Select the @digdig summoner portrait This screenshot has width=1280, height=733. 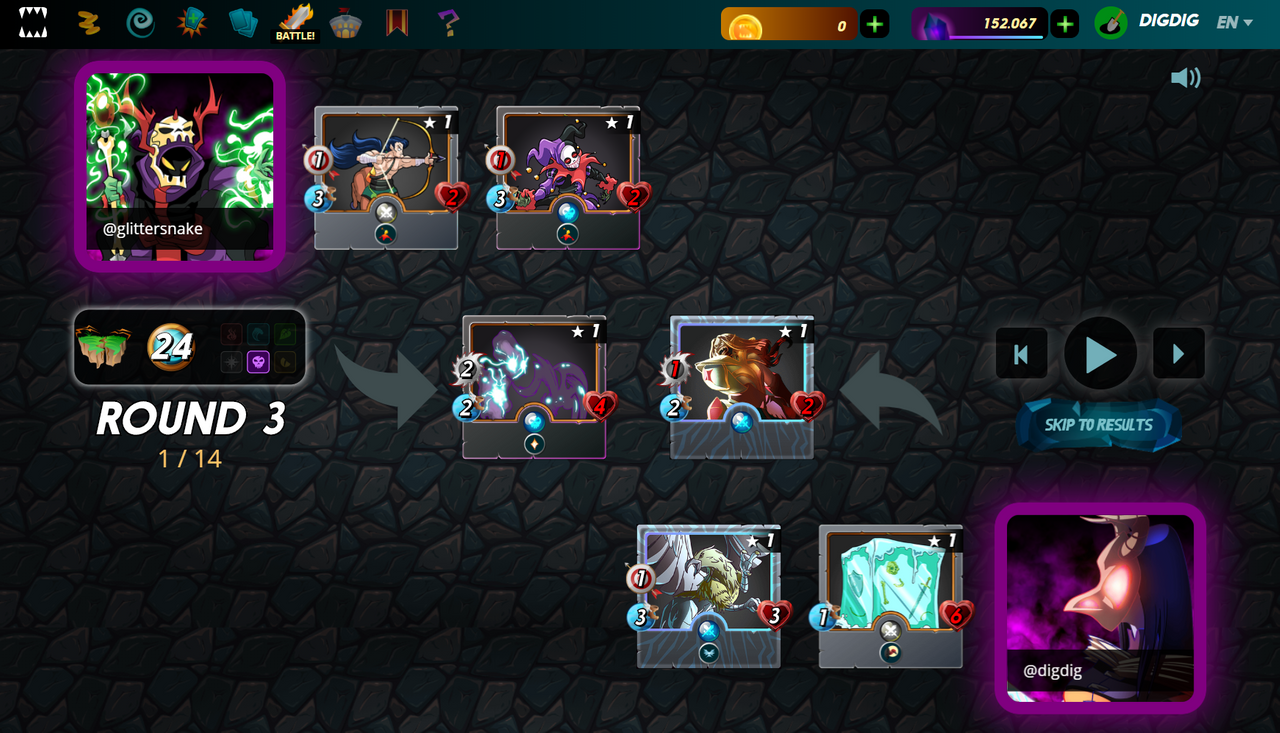1100,607
